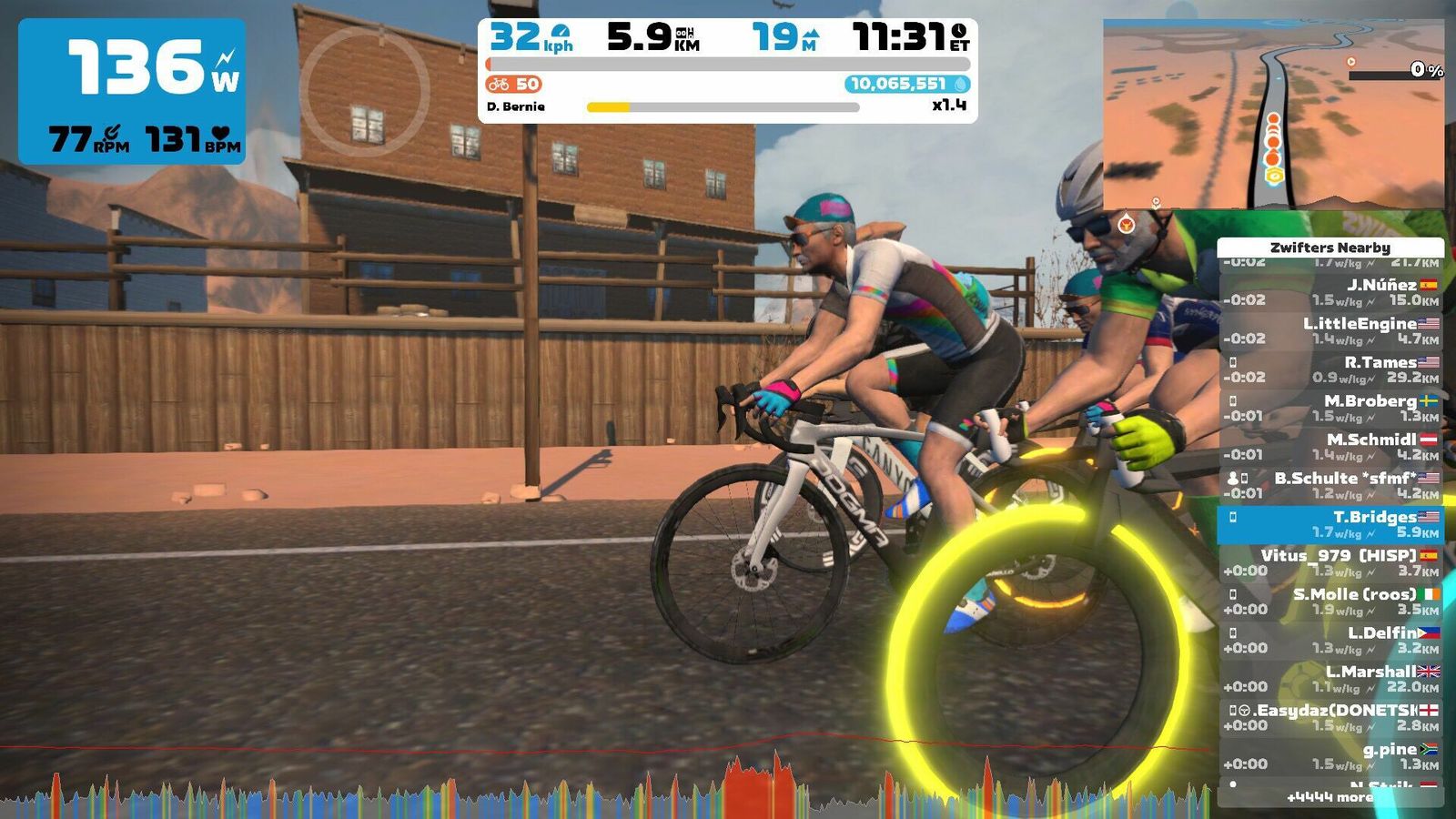
Task: Choose the Easydaz(DONETSK) rider entry
Action: 1330,717
